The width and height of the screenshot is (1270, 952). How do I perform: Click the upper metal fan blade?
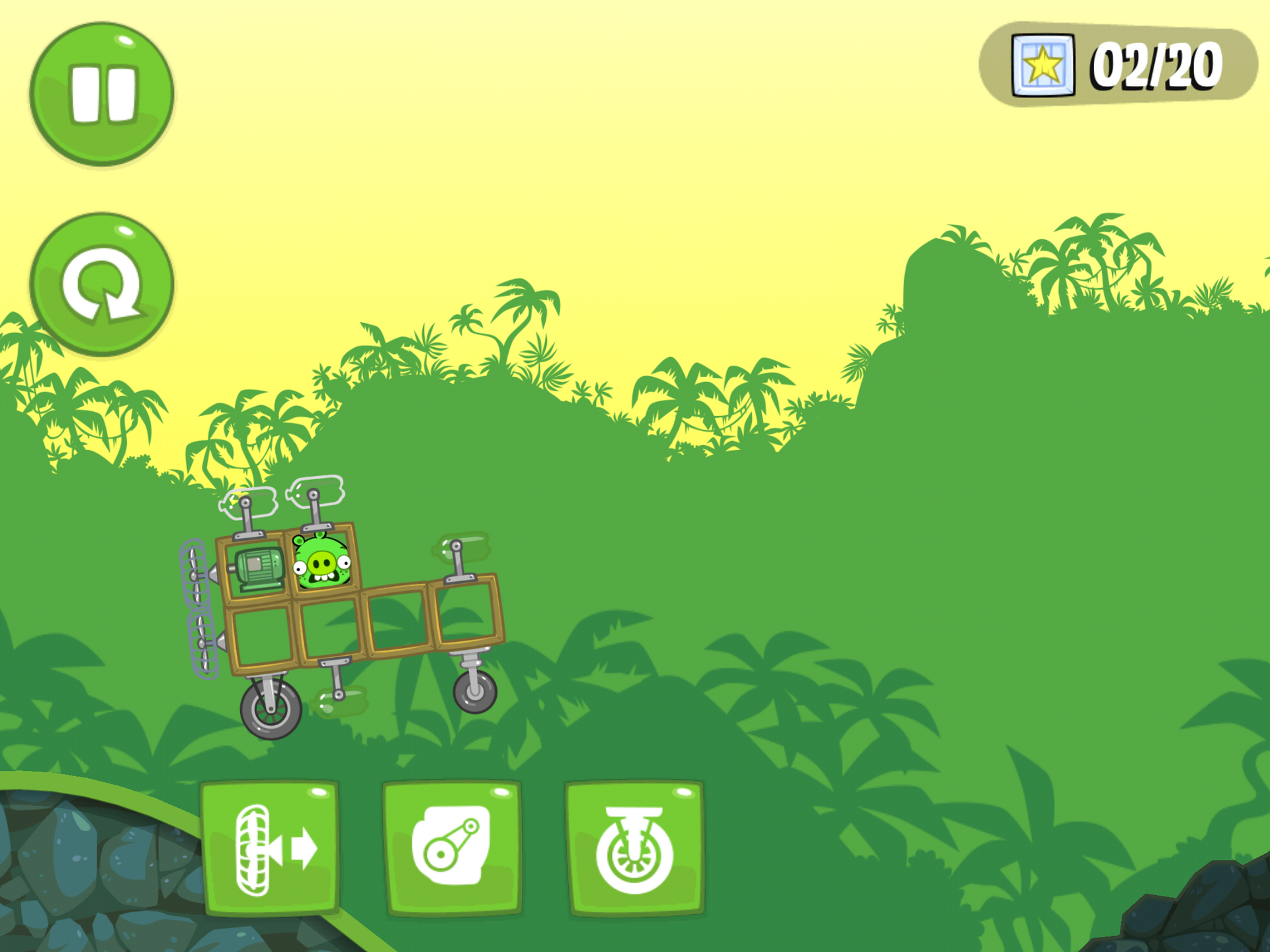pyautogui.click(x=195, y=575)
